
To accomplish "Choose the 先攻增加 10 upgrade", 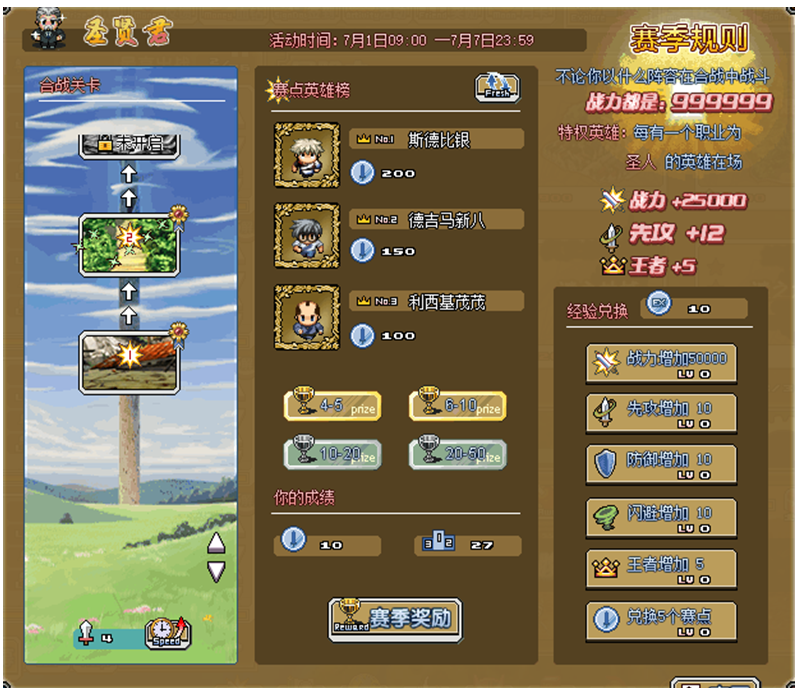I will 661,413.
